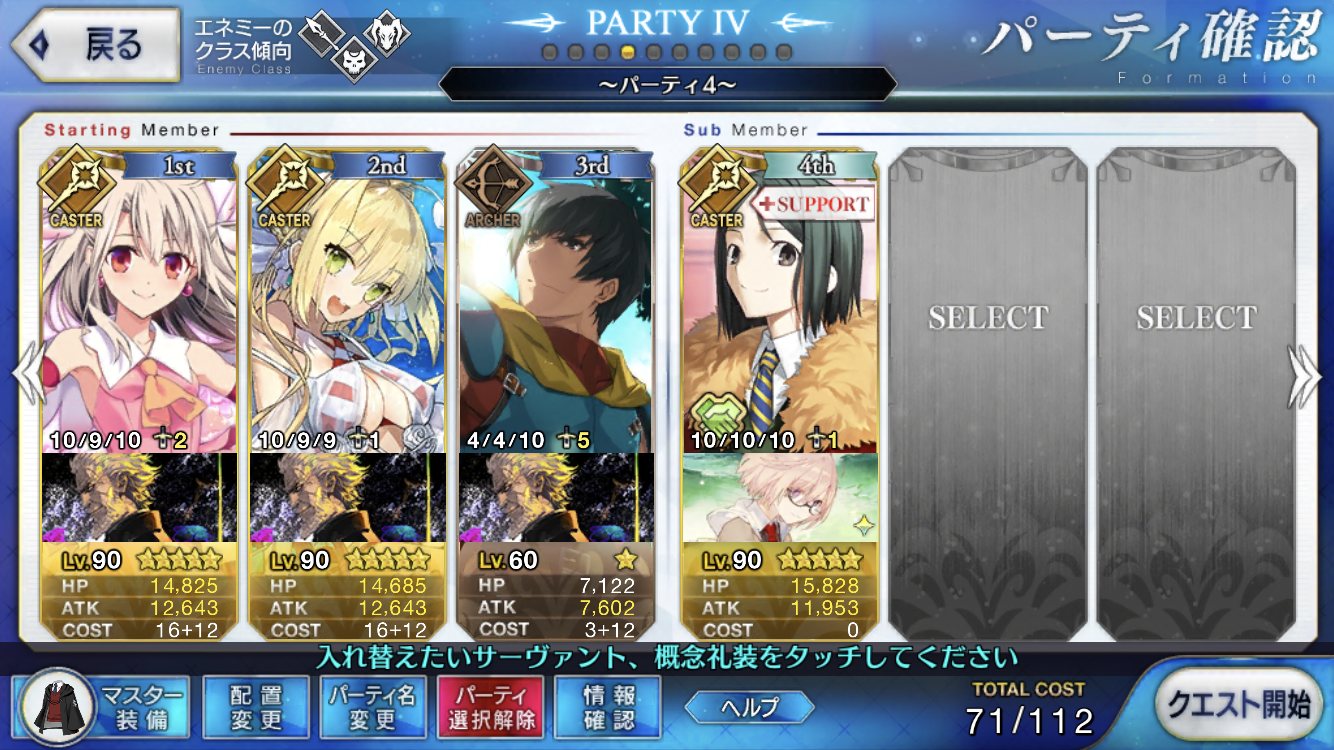
Task: View the enemy class tendency icons
Action: [x=353, y=43]
